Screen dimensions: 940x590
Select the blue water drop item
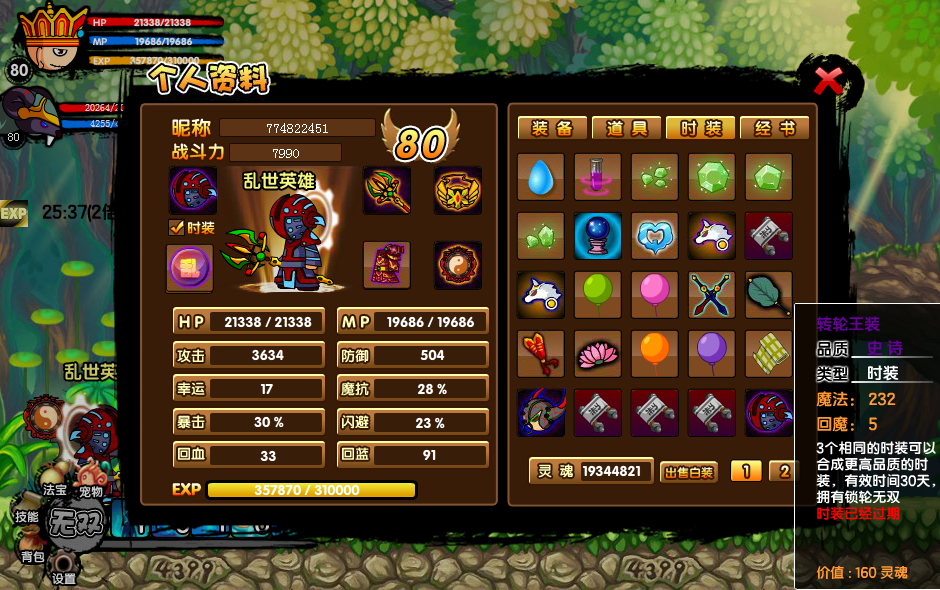(541, 177)
